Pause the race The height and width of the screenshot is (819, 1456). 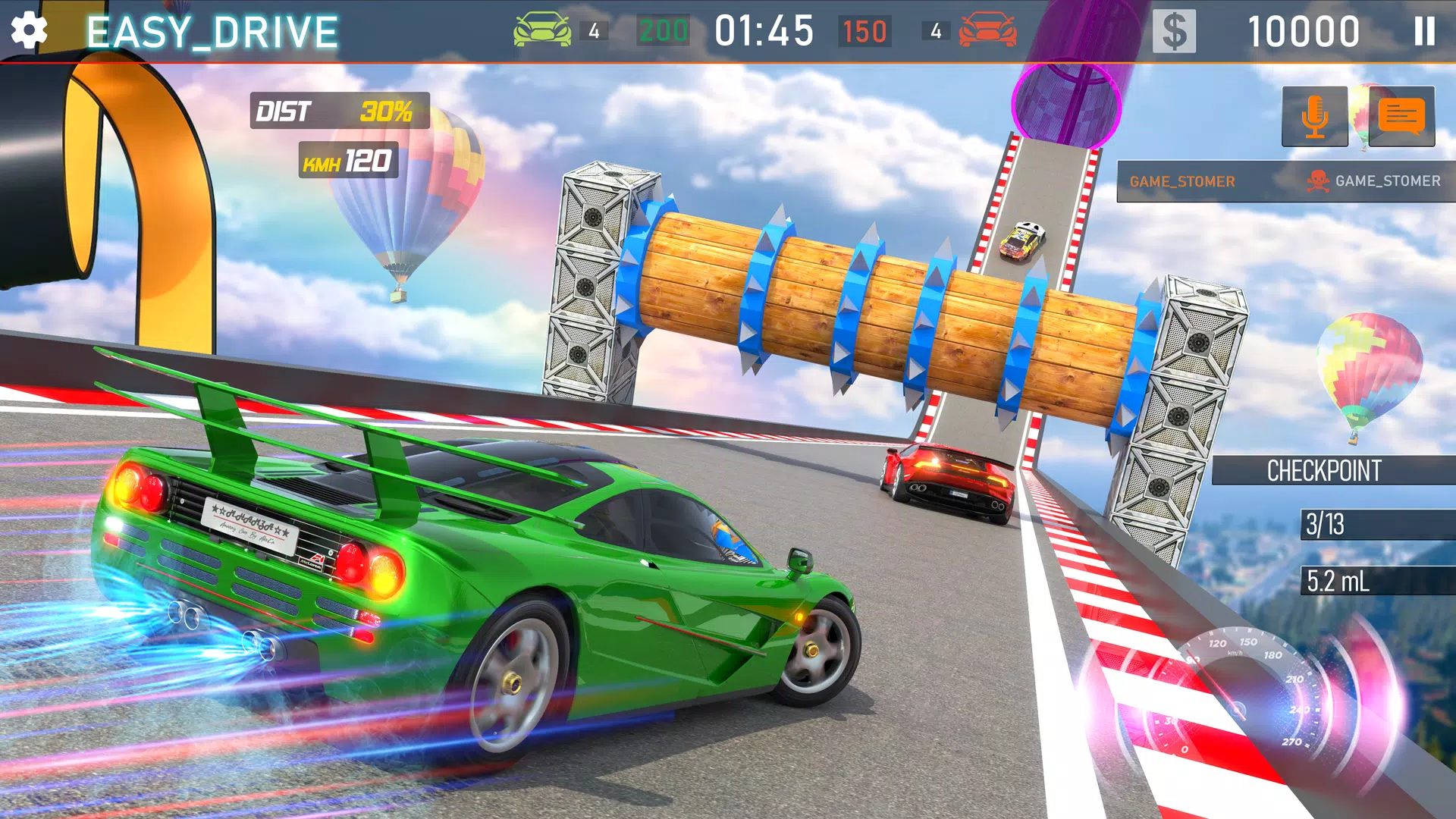pyautogui.click(x=1424, y=32)
